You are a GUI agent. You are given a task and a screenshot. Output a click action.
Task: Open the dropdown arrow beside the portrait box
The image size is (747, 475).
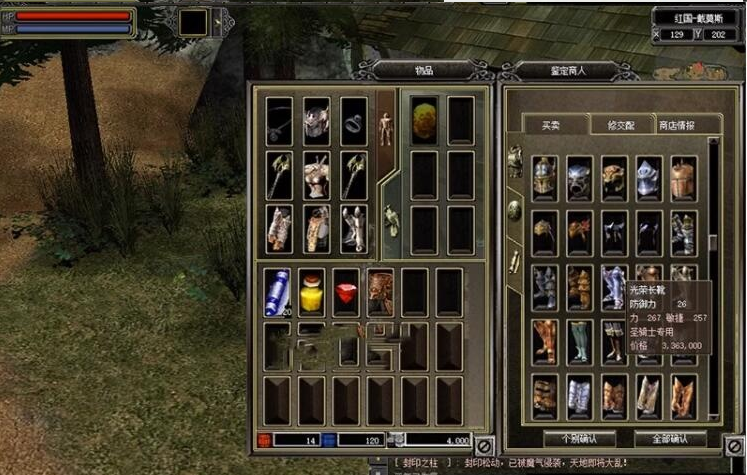coord(218,21)
